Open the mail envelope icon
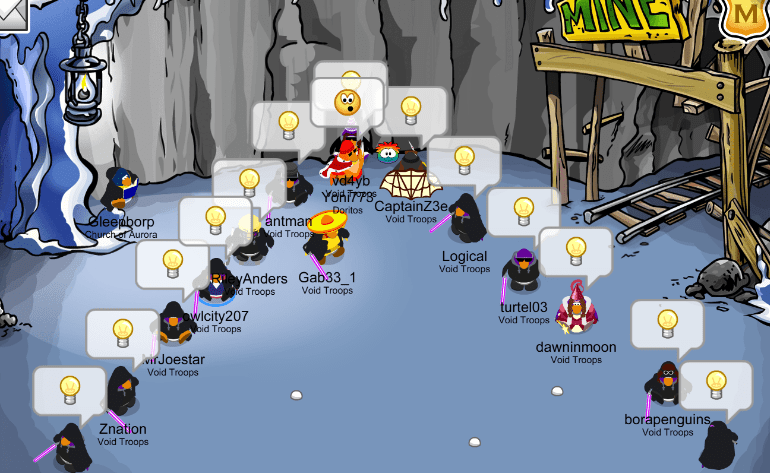The image size is (770, 473). pos(10,12)
